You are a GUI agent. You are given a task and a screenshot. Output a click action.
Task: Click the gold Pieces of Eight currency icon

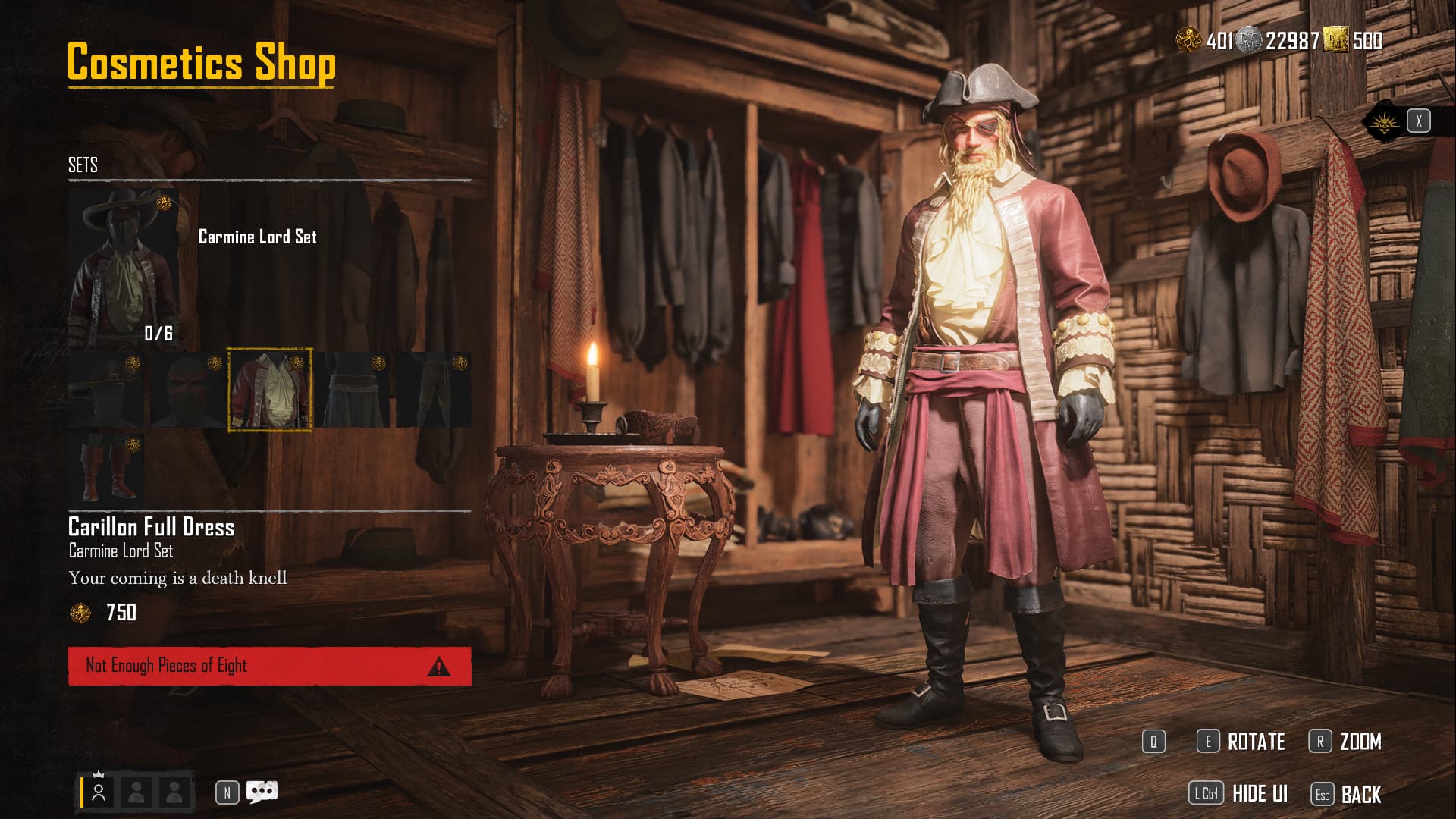[1188, 39]
